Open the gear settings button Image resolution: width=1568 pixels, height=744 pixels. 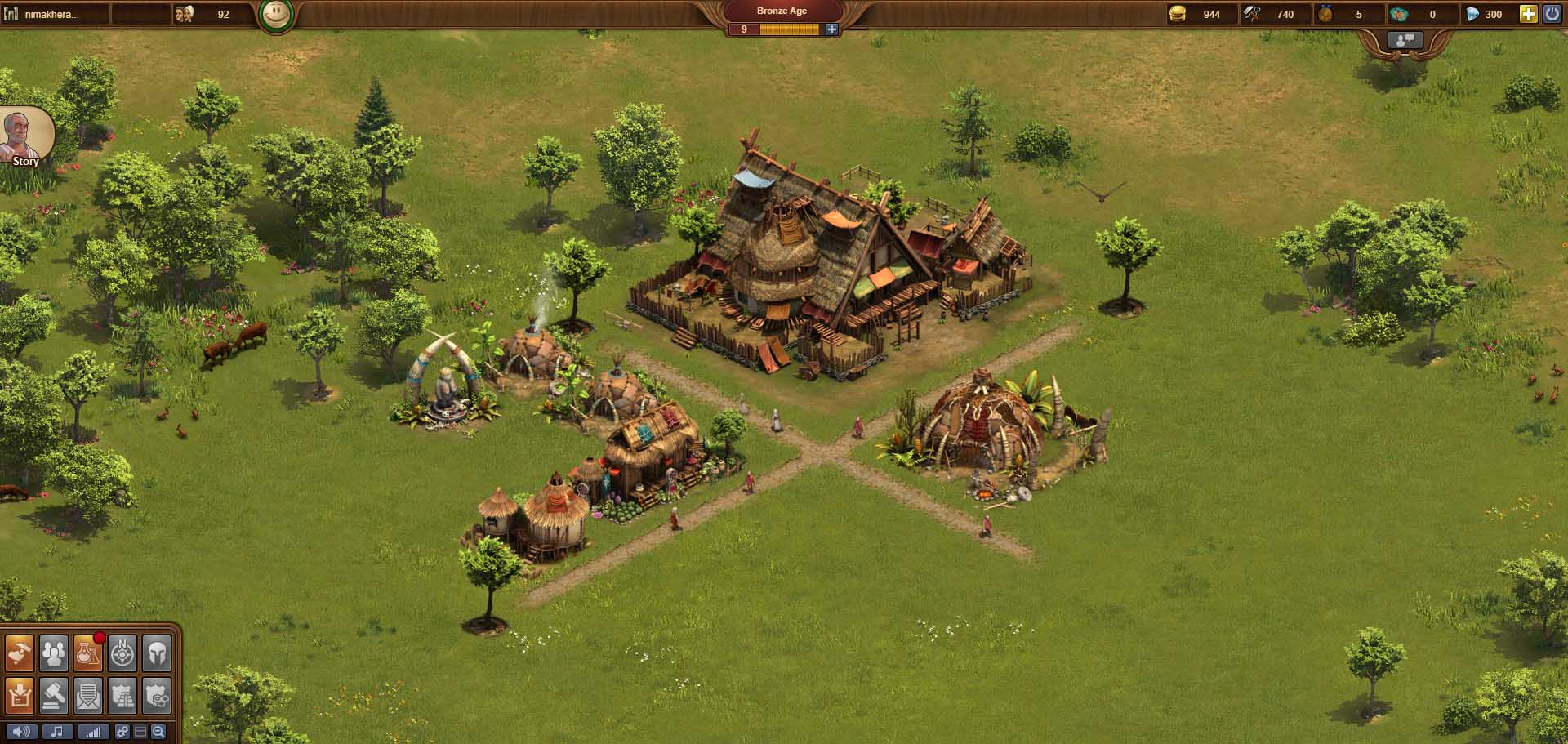pos(122,732)
